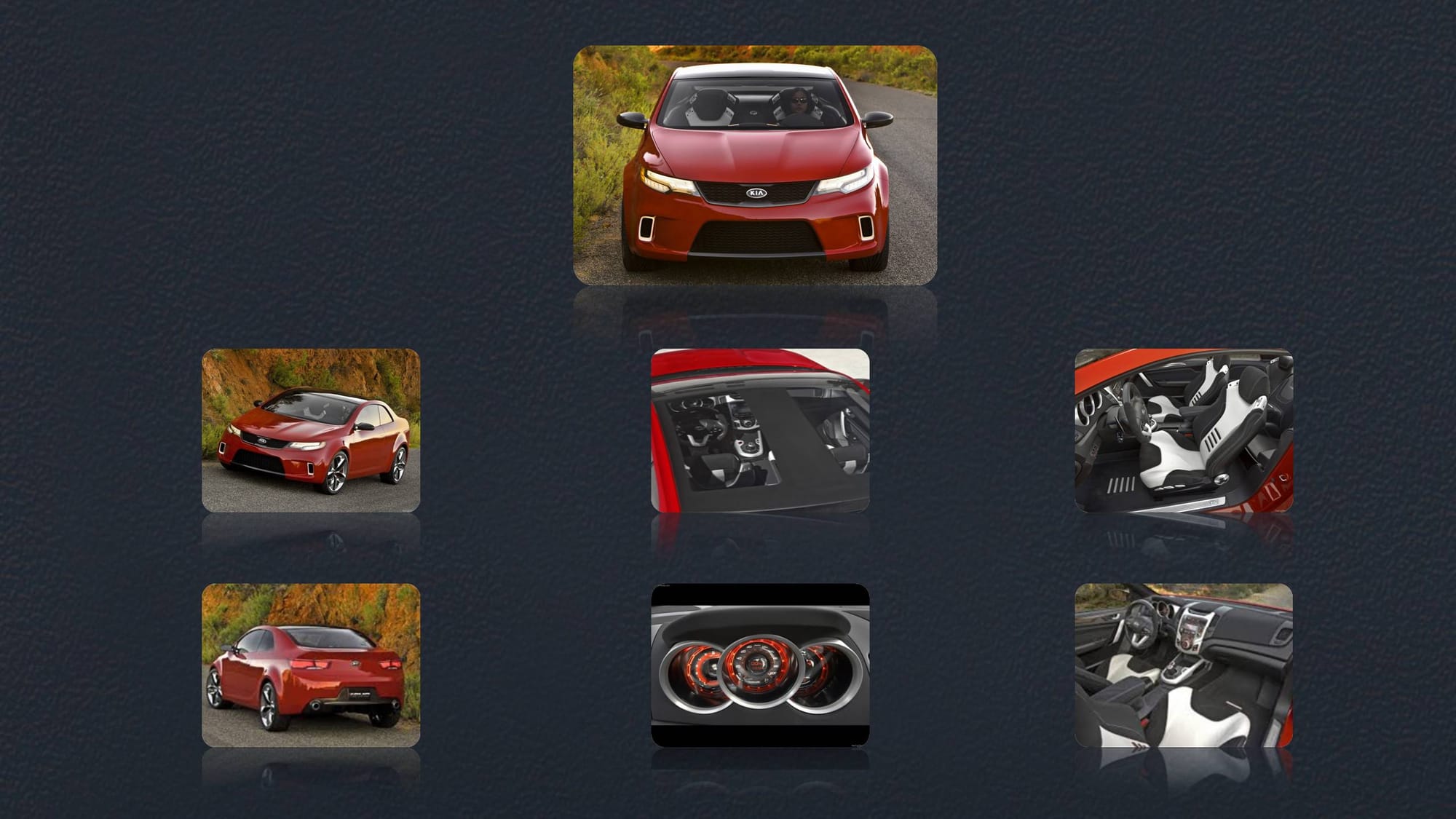Open the large front-view Kia photo
This screenshot has height=819, width=1456.
755,165
